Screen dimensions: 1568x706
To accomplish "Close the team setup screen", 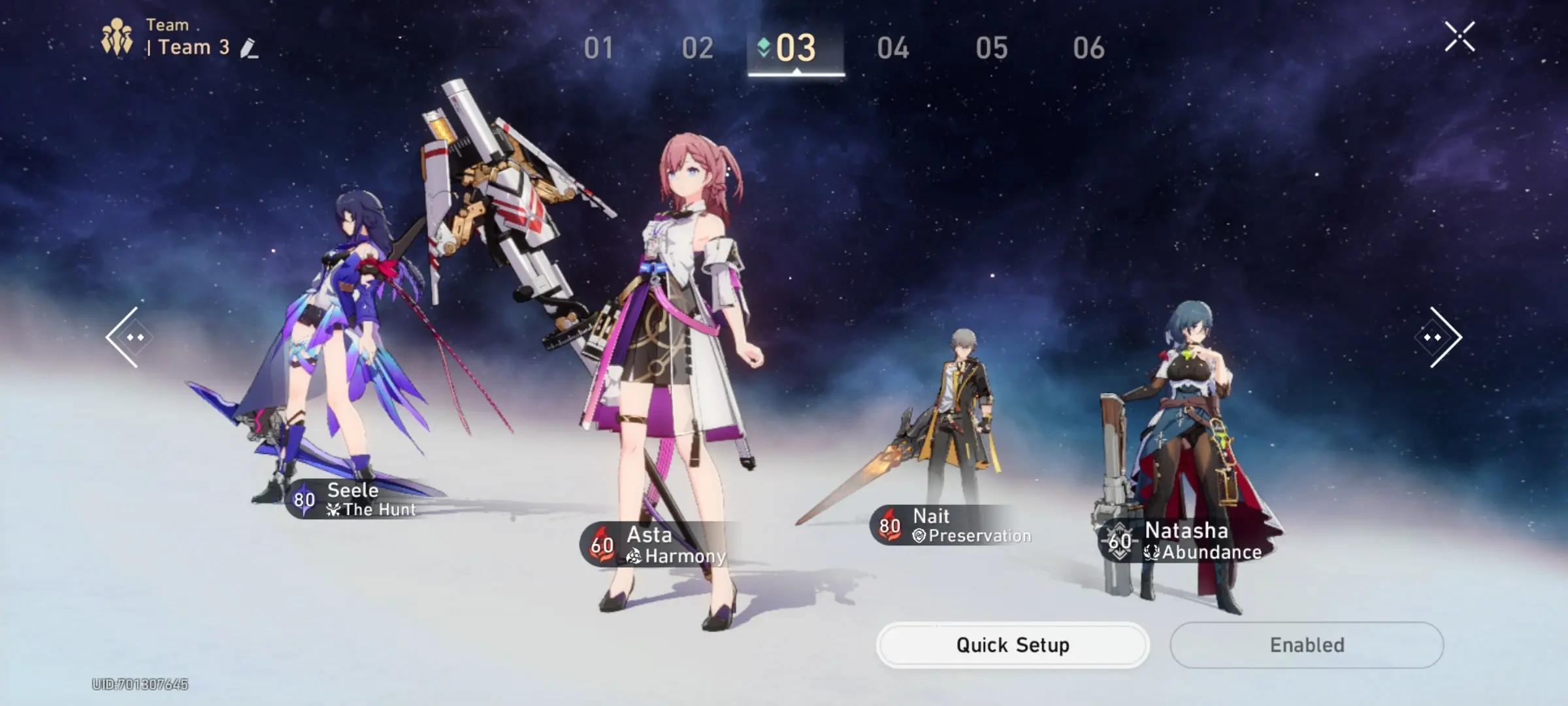I will pos(1460,37).
